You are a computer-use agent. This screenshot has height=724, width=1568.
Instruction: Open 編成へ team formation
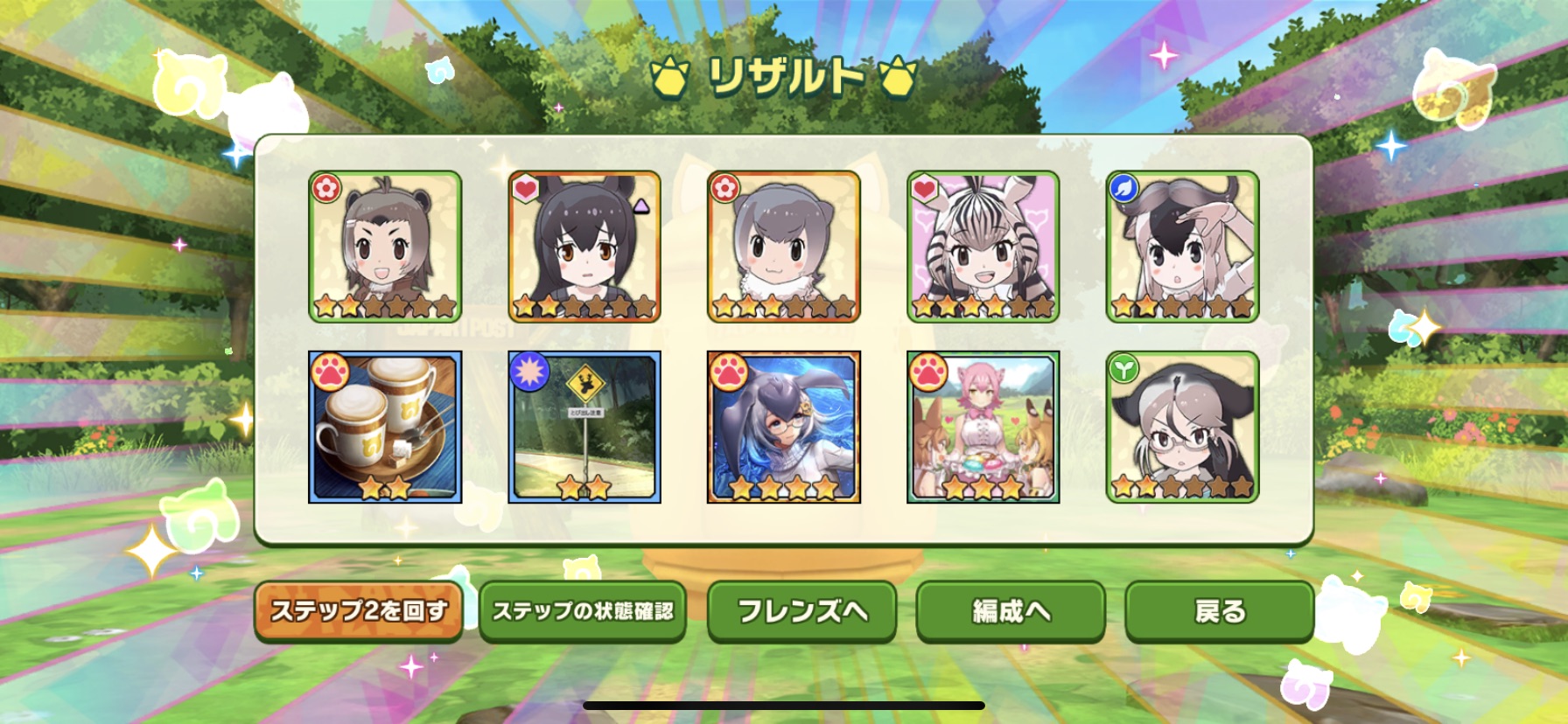coord(1011,611)
